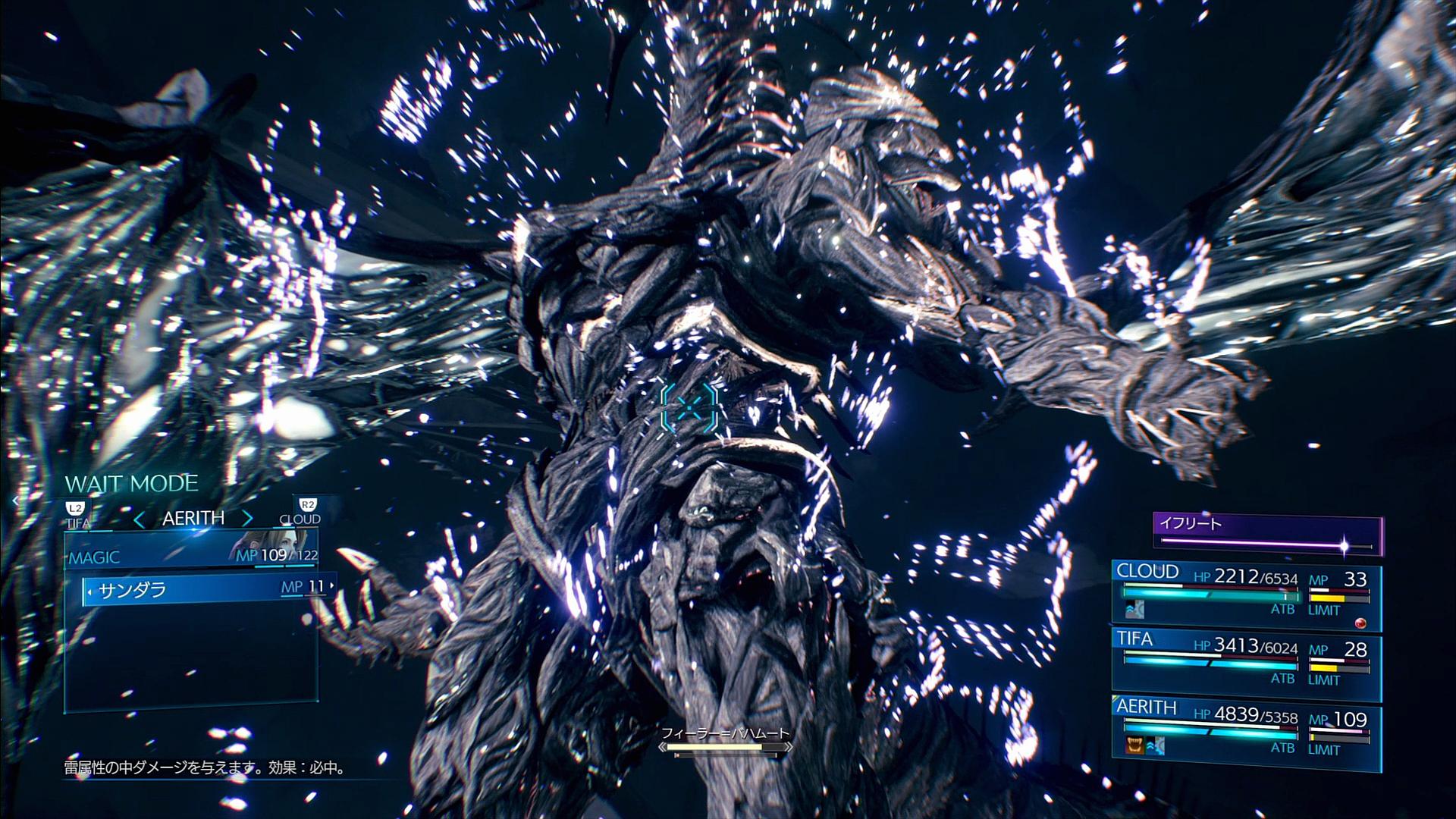Screen dimensions: 1456x819
Task: Switch to TIFA in the command menu
Action: click(x=77, y=515)
